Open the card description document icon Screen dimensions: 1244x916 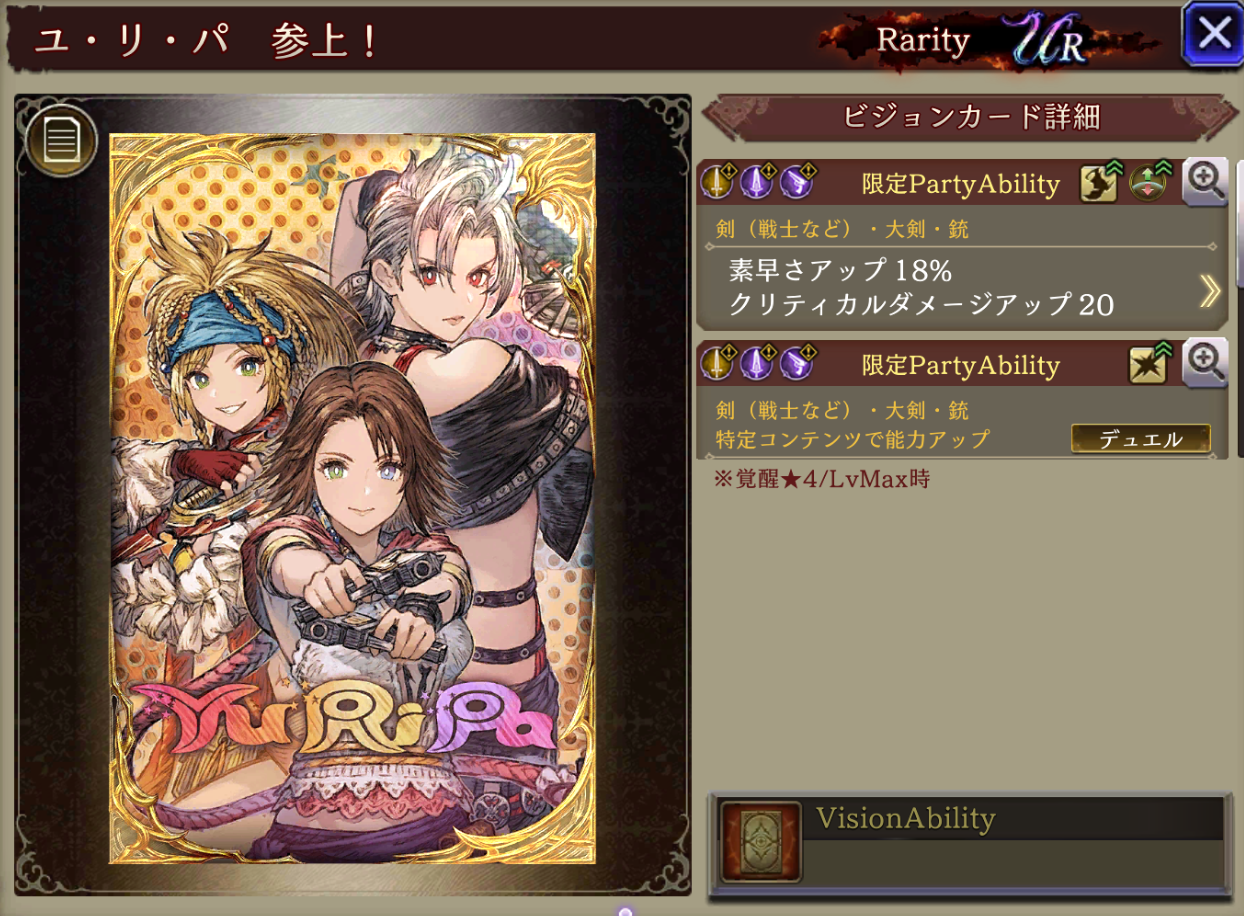tap(61, 140)
